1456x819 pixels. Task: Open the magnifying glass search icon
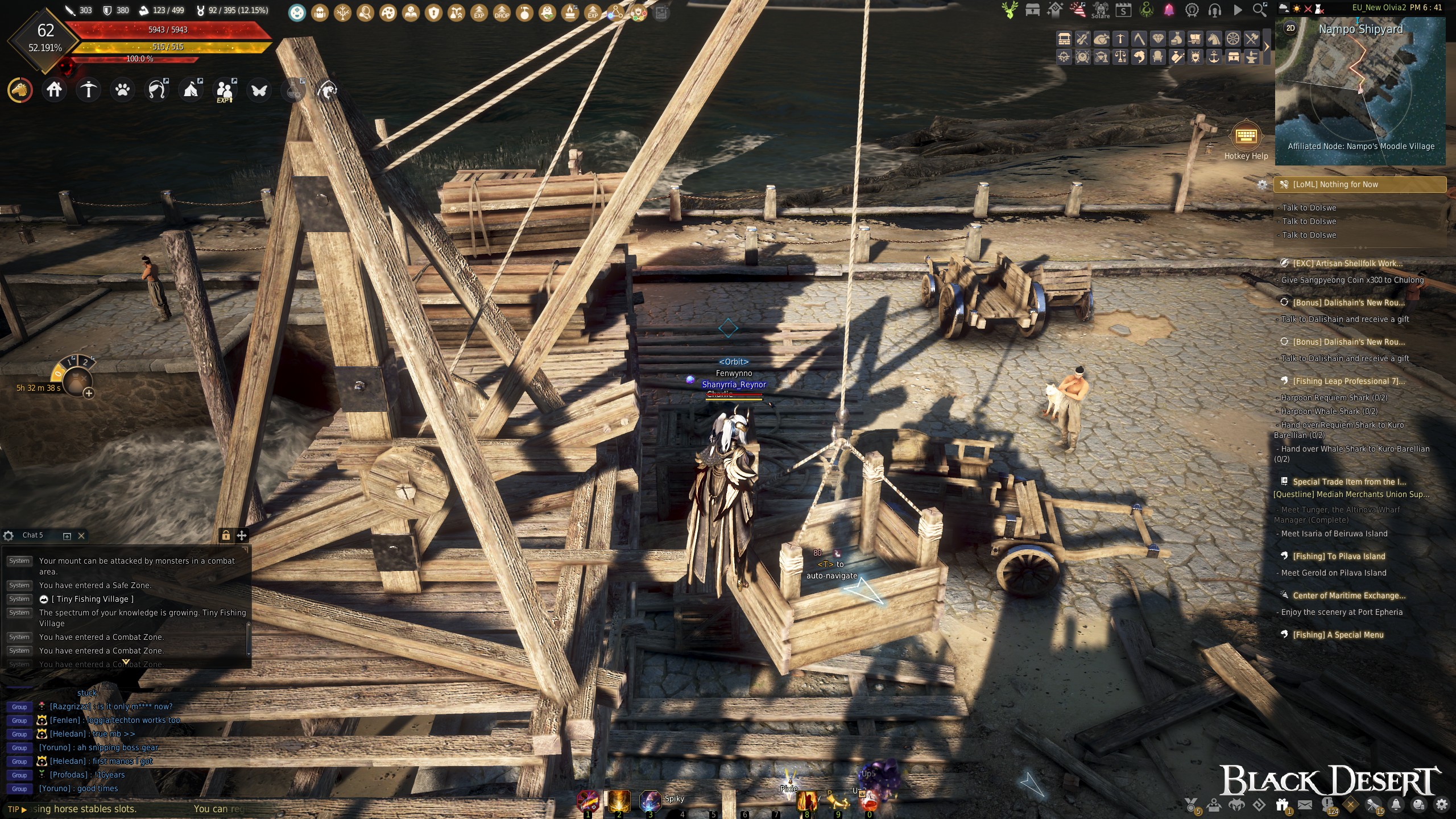point(1260,10)
